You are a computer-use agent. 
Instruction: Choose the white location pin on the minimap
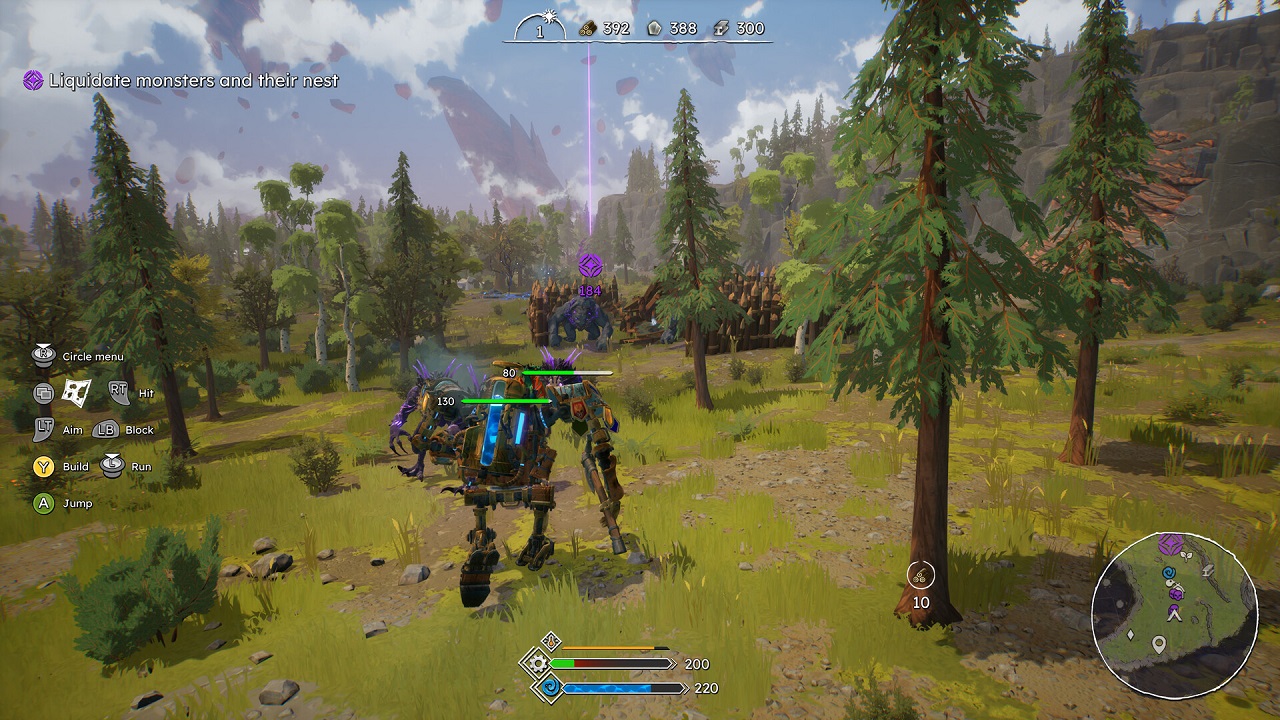(x=1159, y=645)
